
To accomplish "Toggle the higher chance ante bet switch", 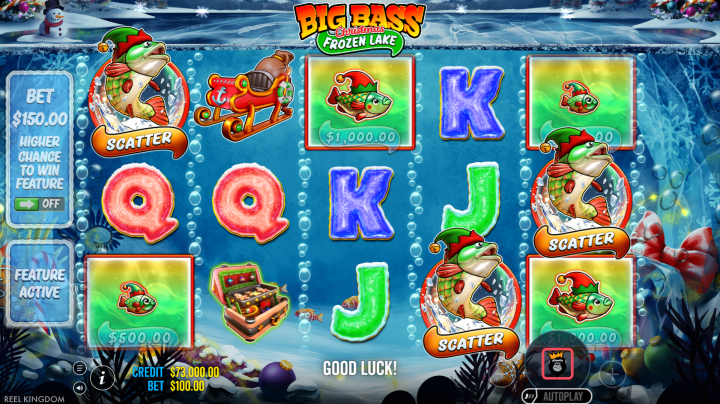I will pyautogui.click(x=39, y=203).
